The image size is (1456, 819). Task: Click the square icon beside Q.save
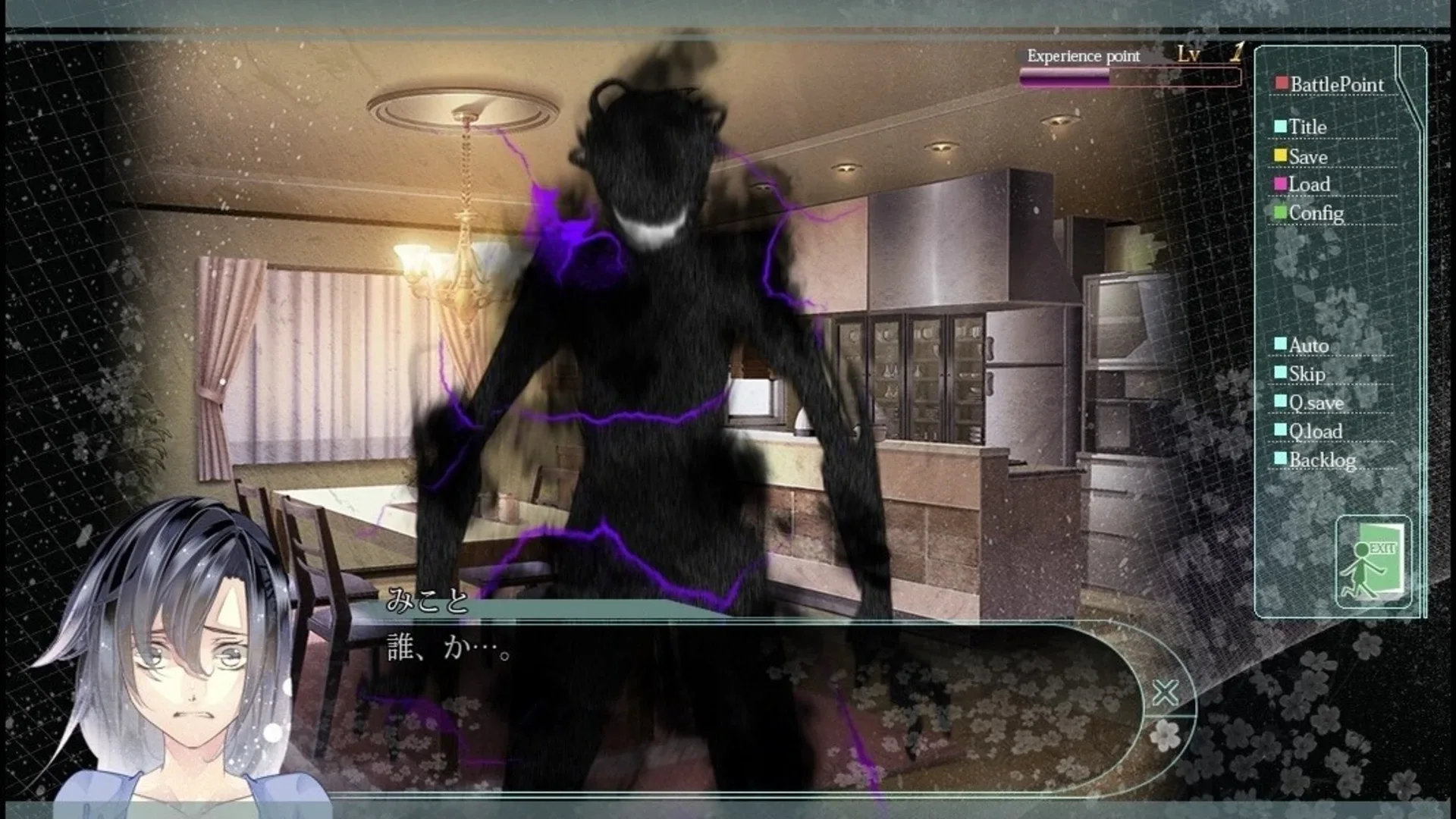point(1281,401)
